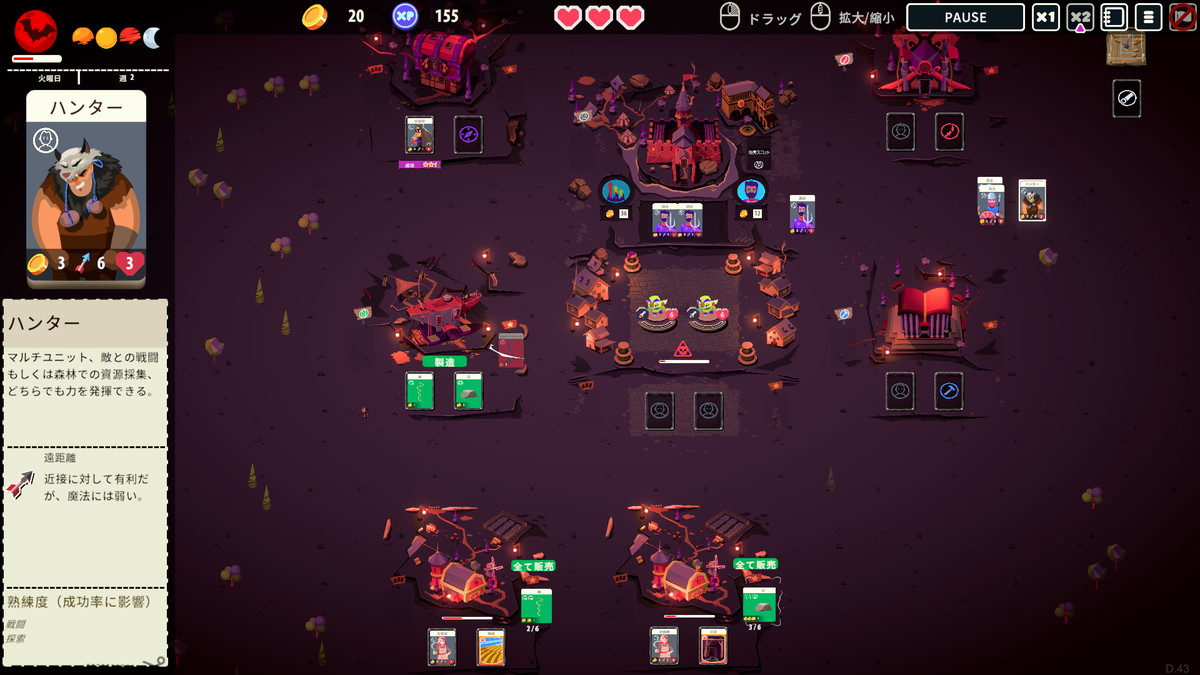
Task: Sell all stone at the right farm
Action: point(755,565)
